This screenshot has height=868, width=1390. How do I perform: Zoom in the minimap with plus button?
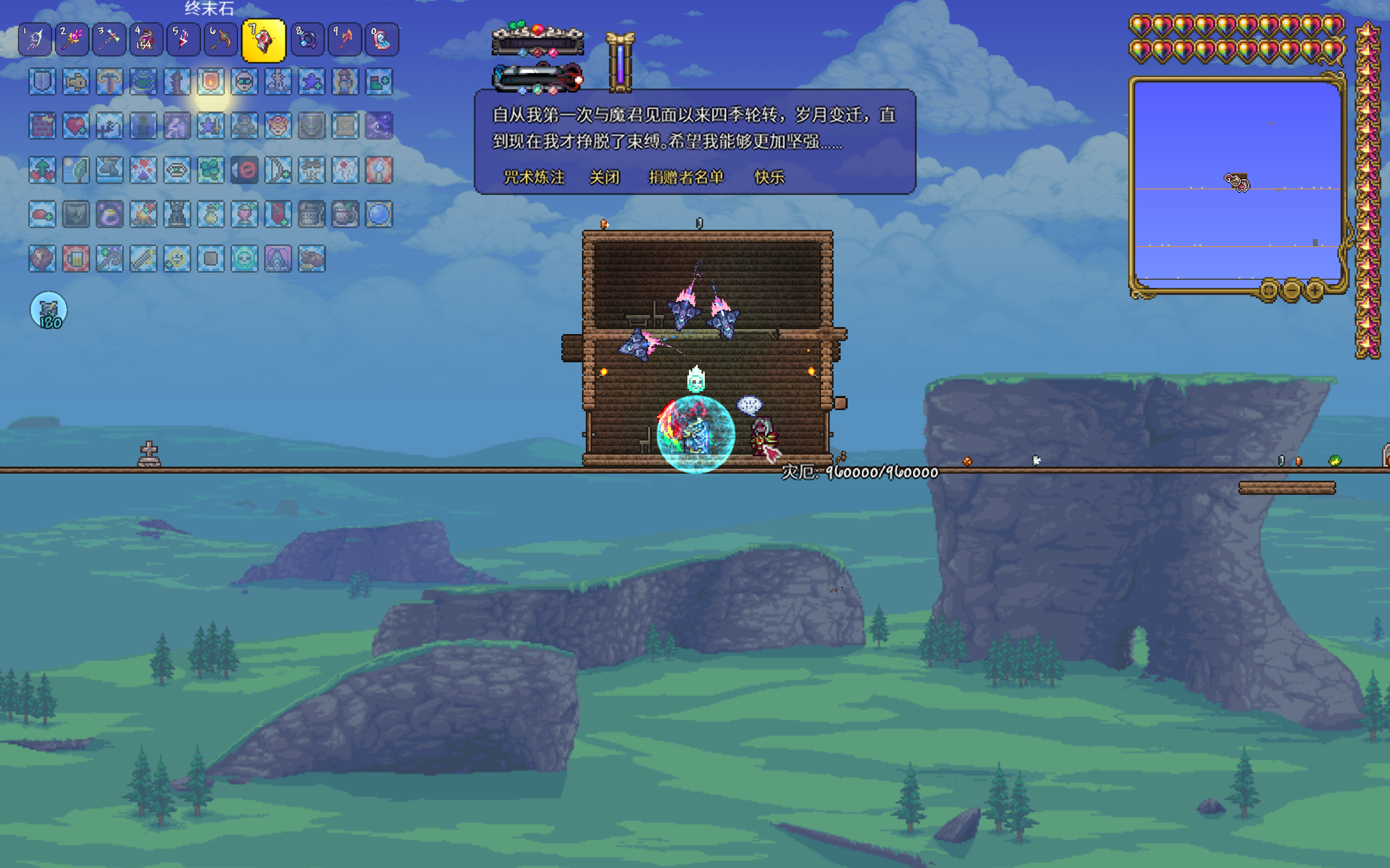1315,290
